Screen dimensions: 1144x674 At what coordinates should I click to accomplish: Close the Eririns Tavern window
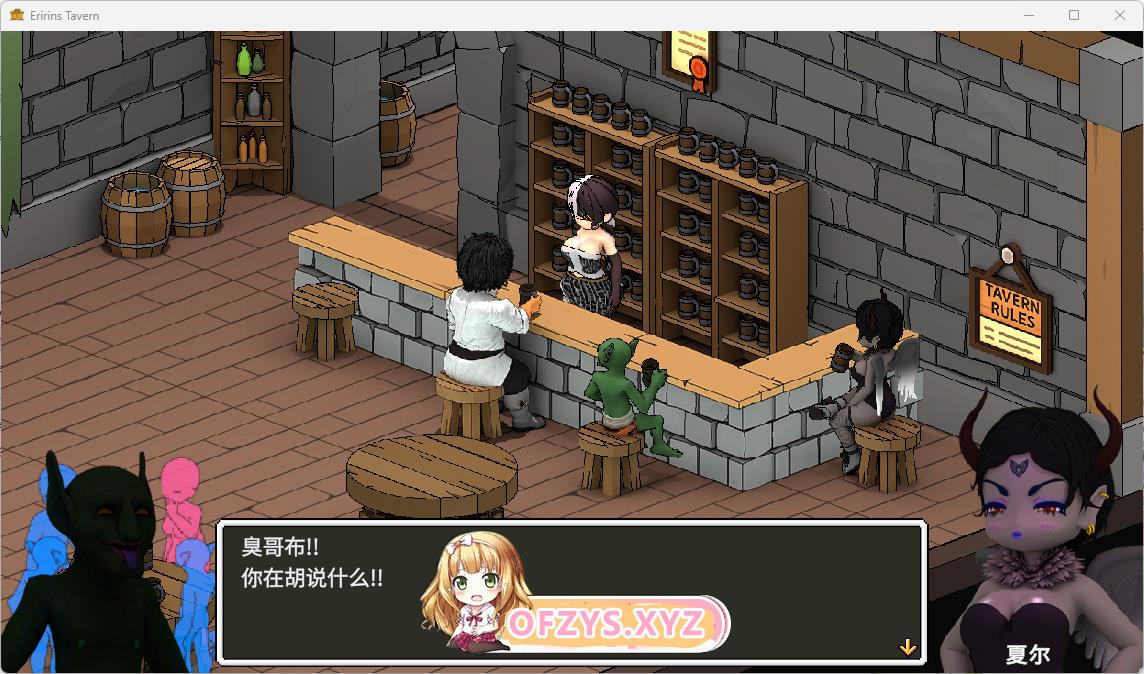point(1120,15)
